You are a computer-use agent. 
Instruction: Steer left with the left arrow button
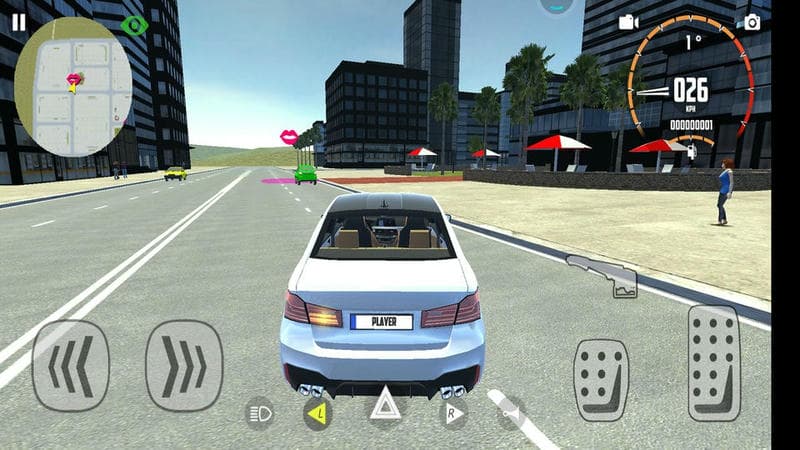(70, 365)
